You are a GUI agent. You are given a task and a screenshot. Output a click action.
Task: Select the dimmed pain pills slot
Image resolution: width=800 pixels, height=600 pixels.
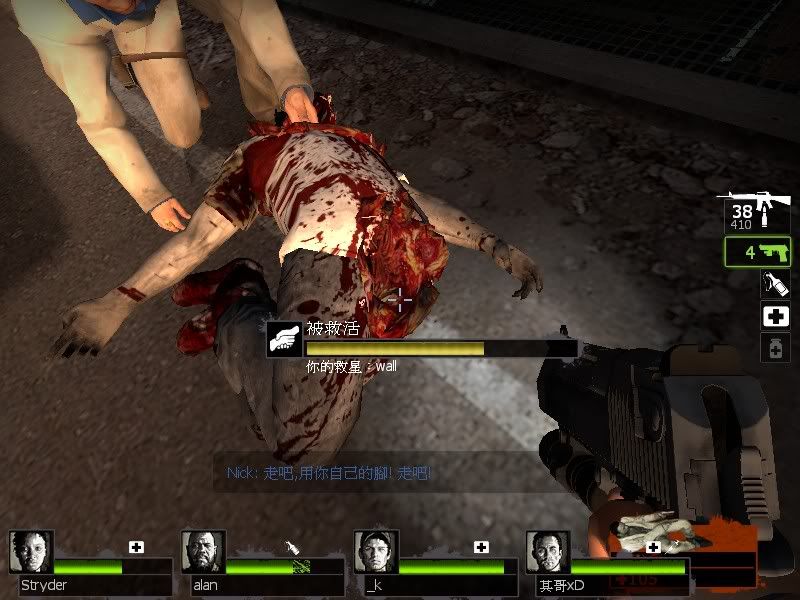point(775,348)
